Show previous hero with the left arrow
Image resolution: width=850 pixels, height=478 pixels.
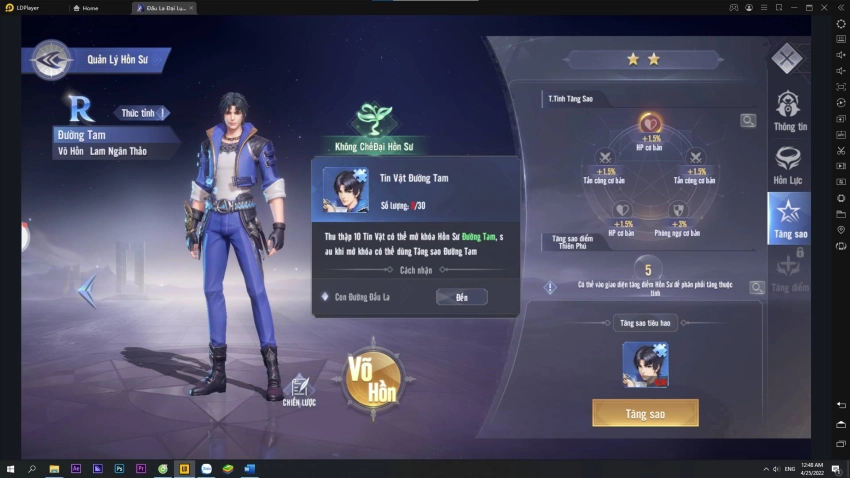coord(87,291)
